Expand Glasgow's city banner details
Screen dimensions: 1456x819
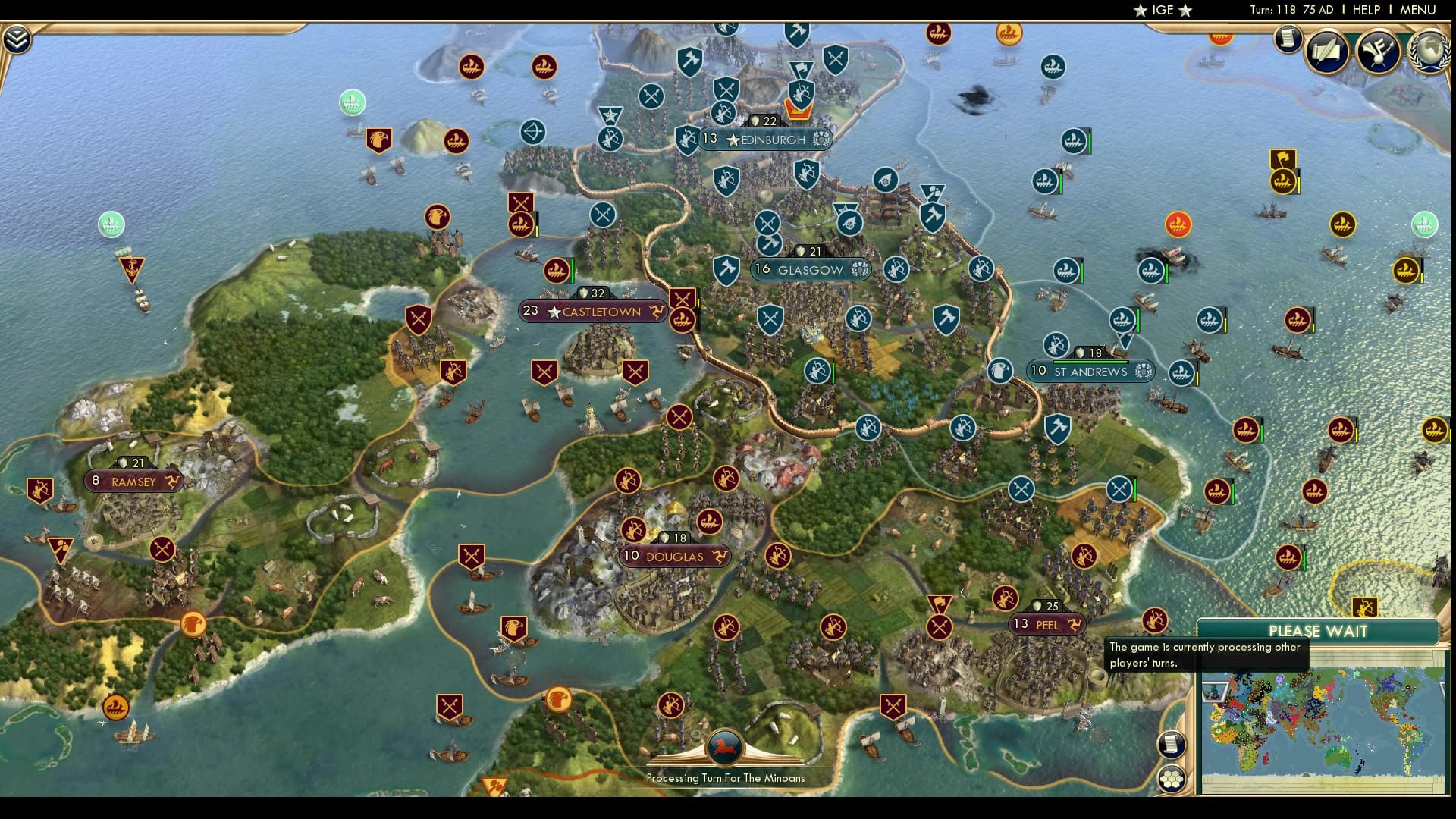tap(810, 269)
